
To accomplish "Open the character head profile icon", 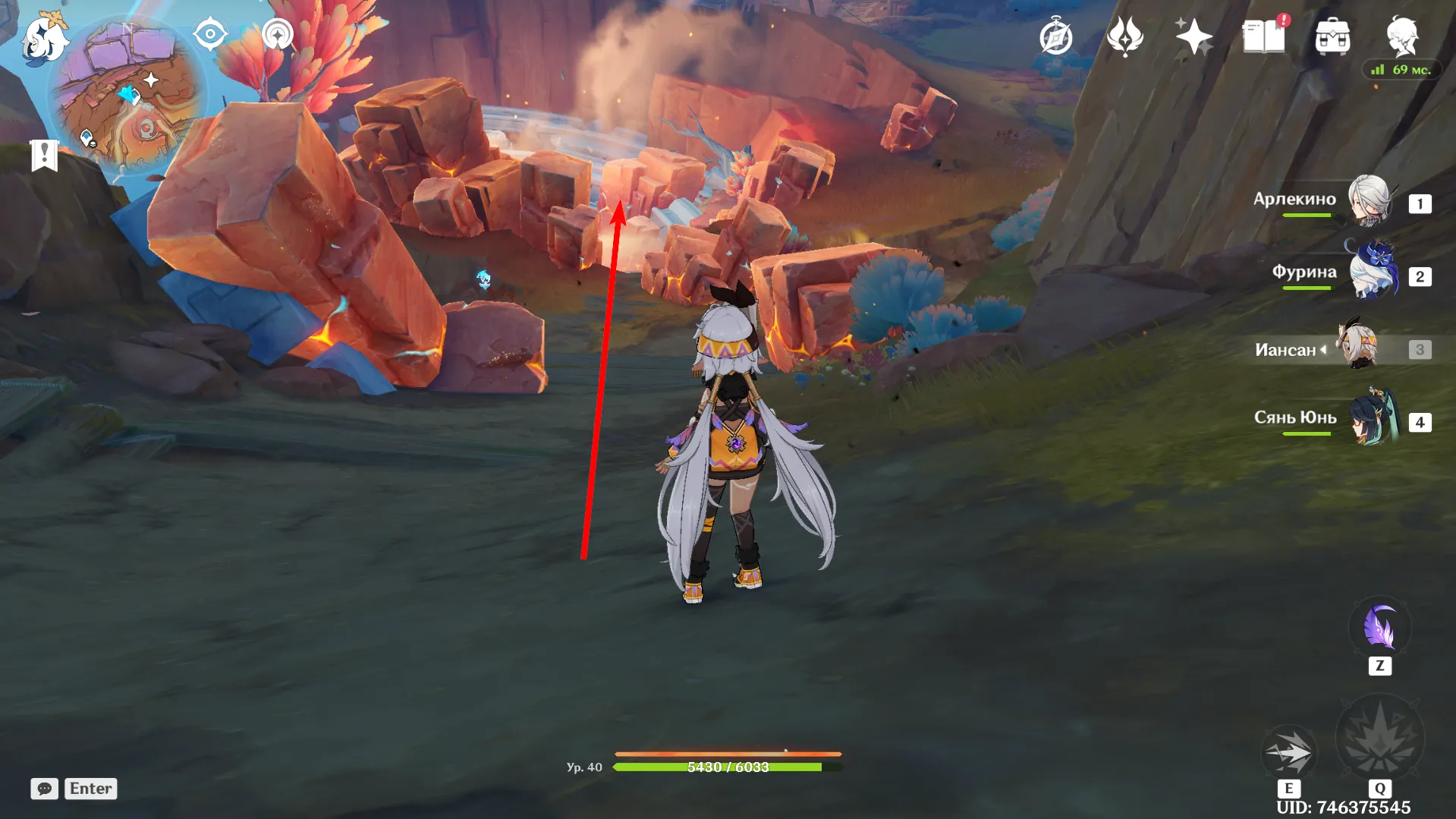I will tap(1402, 36).
